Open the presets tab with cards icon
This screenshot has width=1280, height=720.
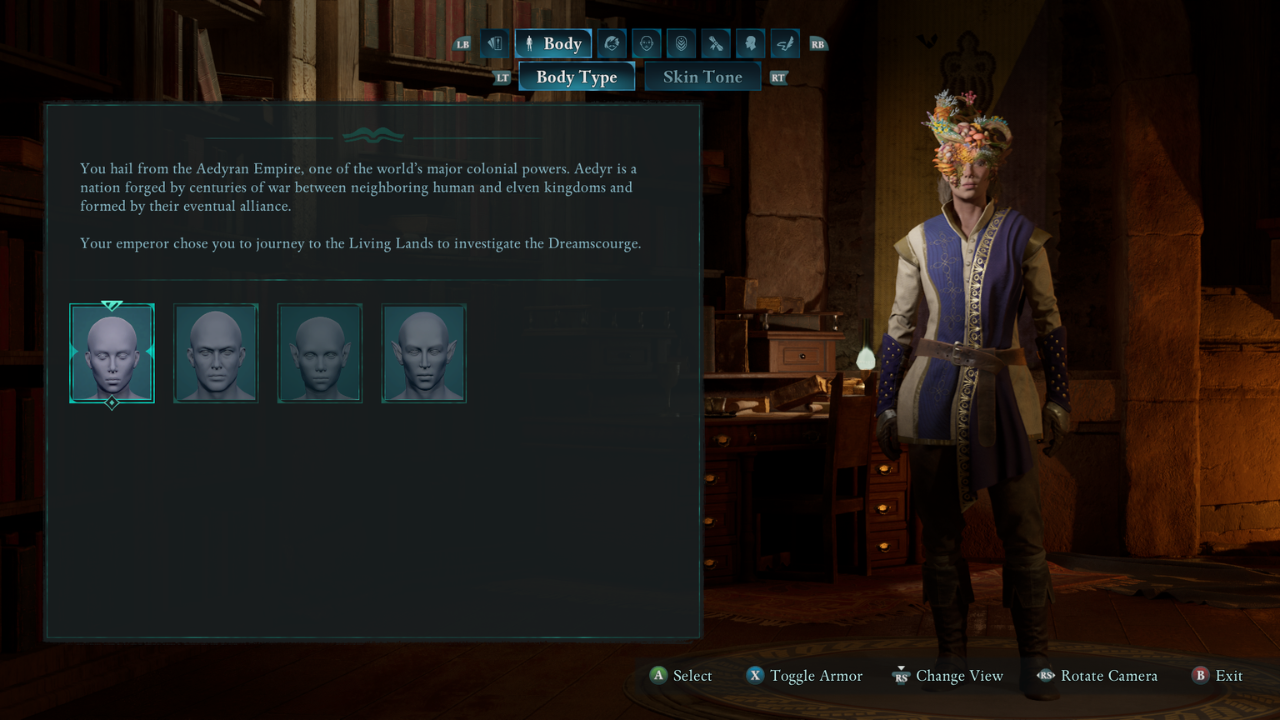click(495, 44)
